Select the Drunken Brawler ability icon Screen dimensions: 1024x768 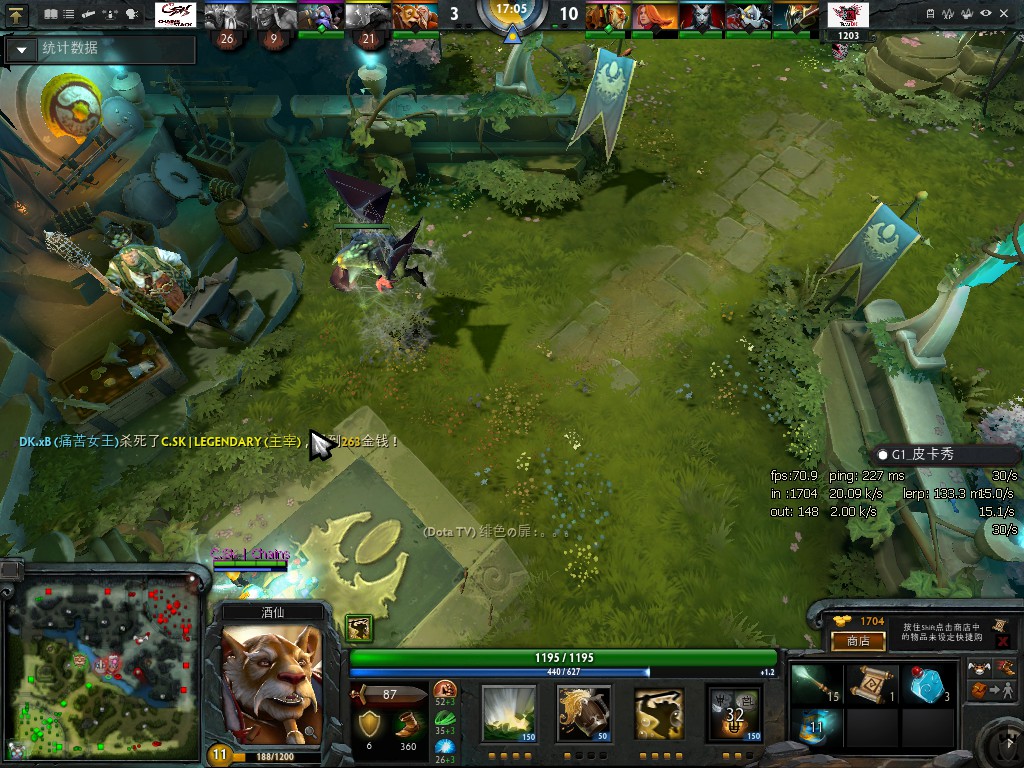click(658, 712)
